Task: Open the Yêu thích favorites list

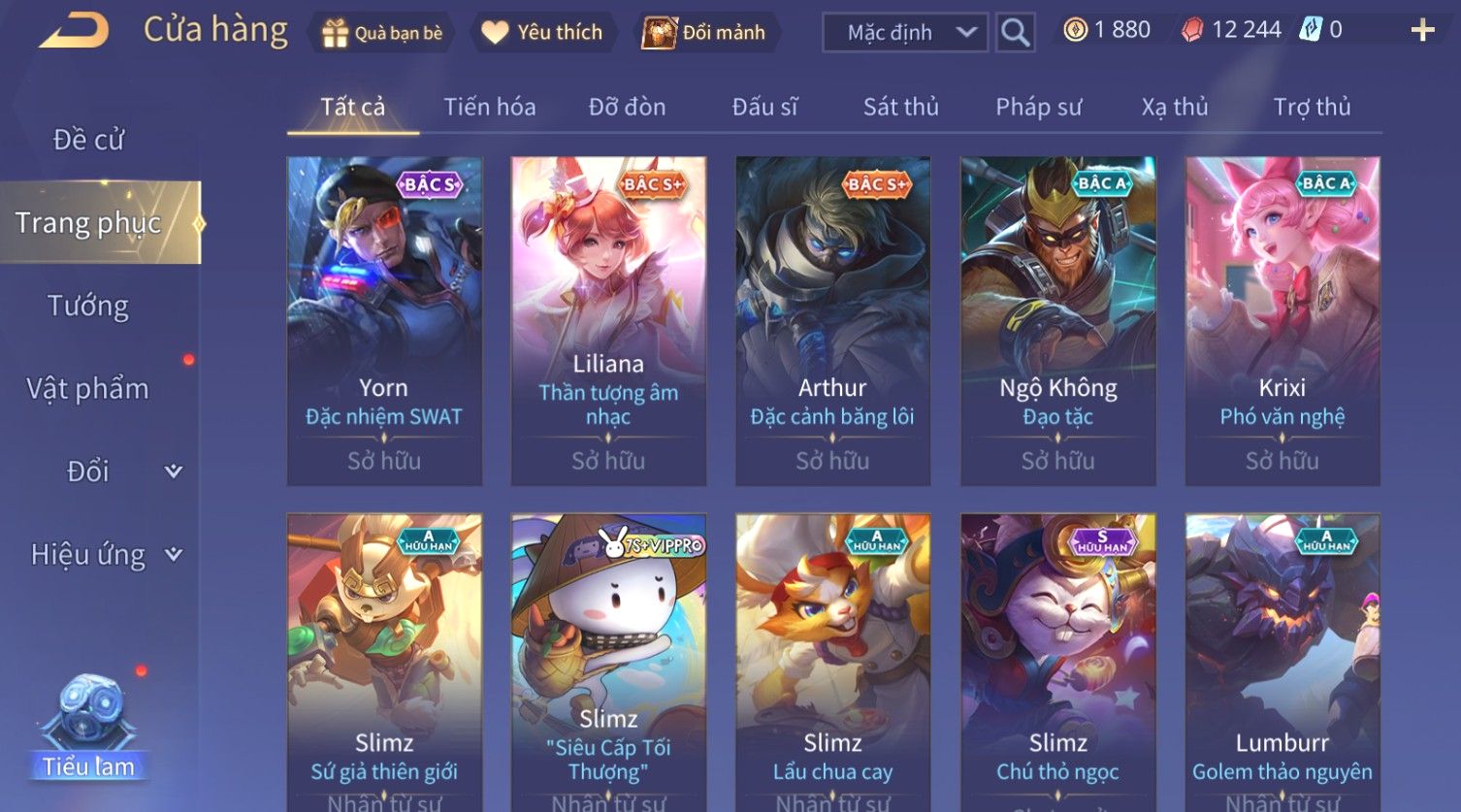Action: pyautogui.click(x=541, y=32)
